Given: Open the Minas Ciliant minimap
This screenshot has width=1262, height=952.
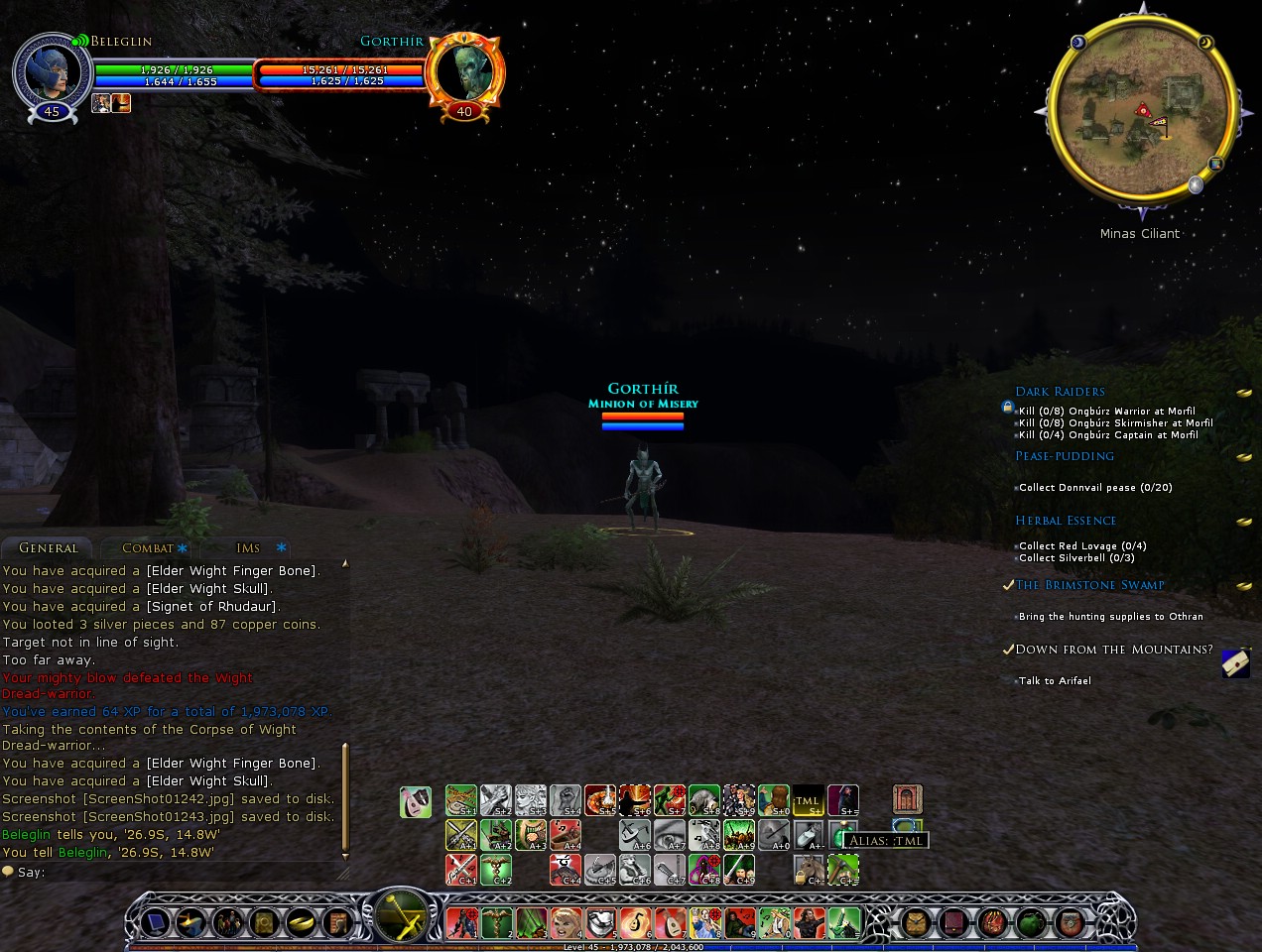Looking at the screenshot, I should coord(1140,109).
